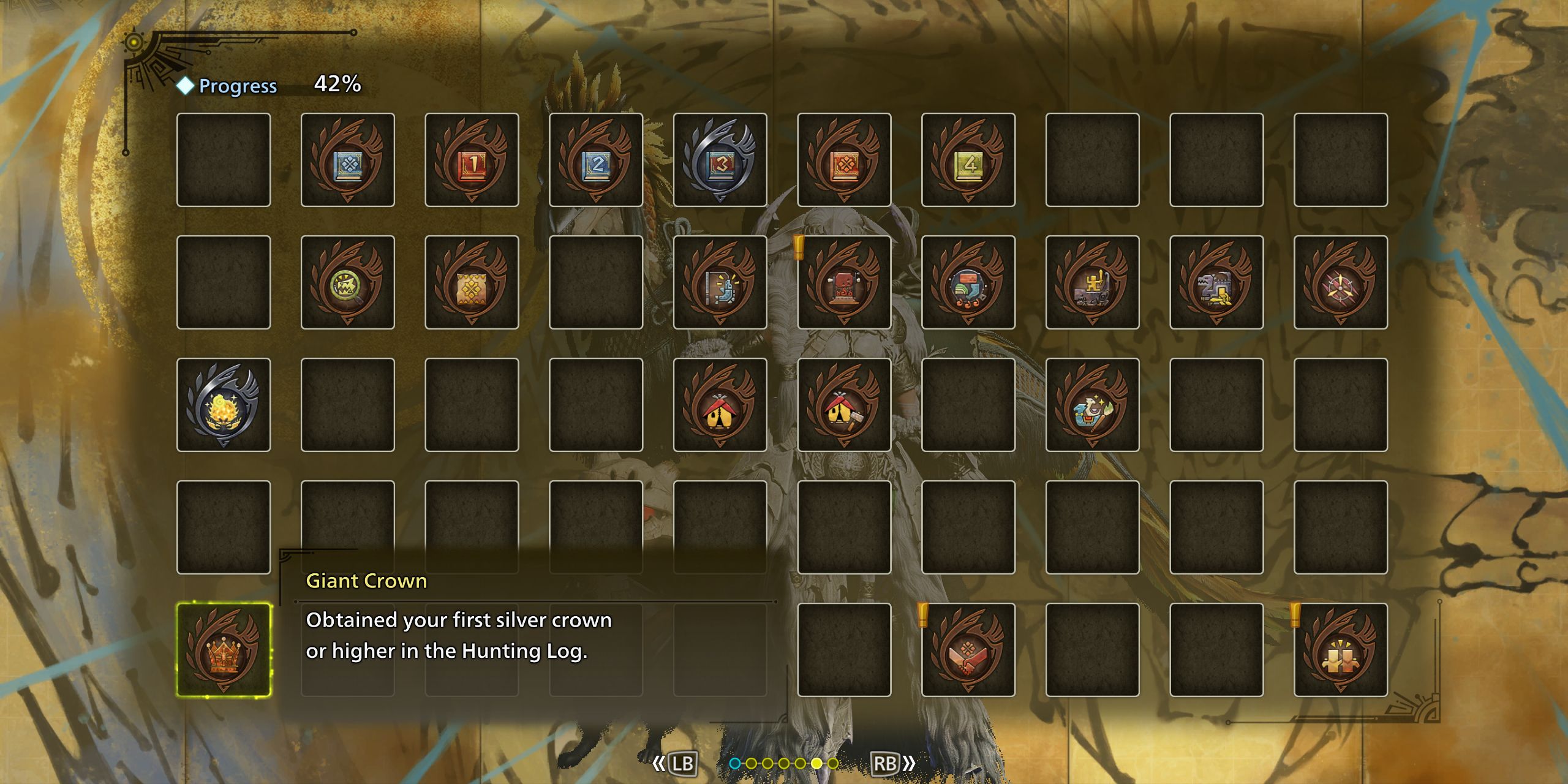Choose the blue bird creature medal
This screenshot has width=1568, height=784.
[x=1093, y=405]
